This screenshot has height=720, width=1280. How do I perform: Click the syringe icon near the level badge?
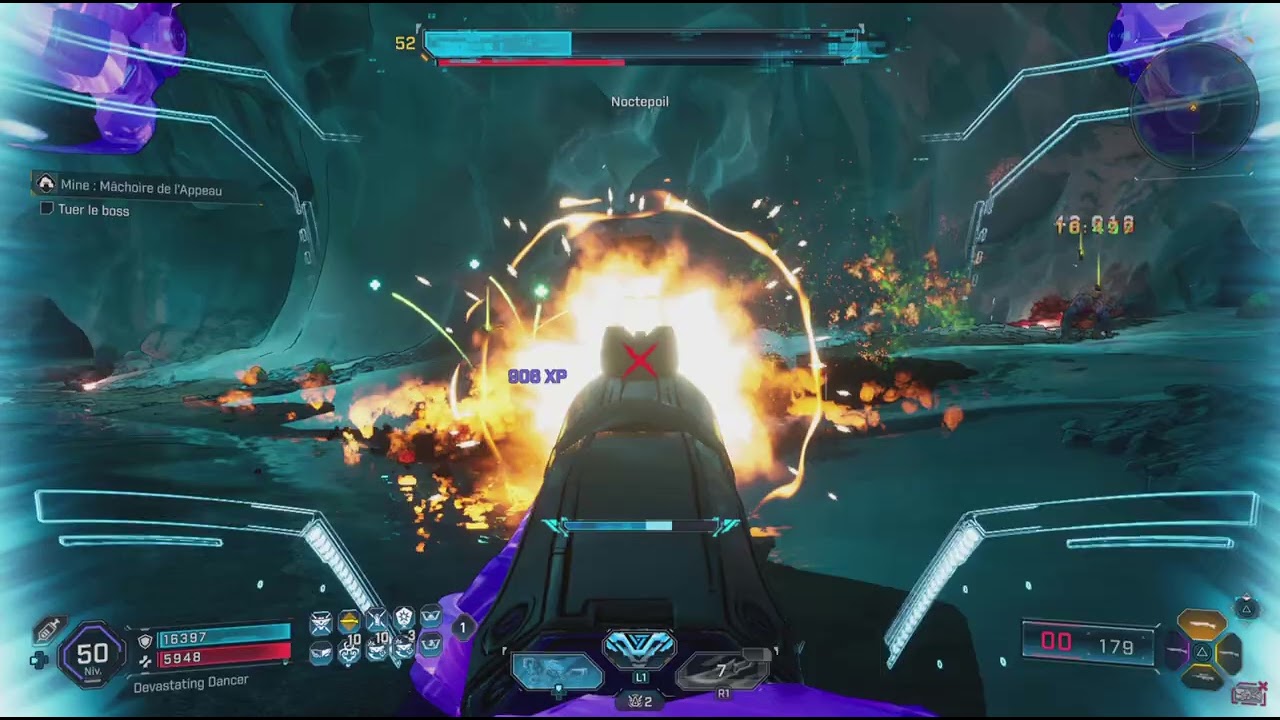pos(47,628)
